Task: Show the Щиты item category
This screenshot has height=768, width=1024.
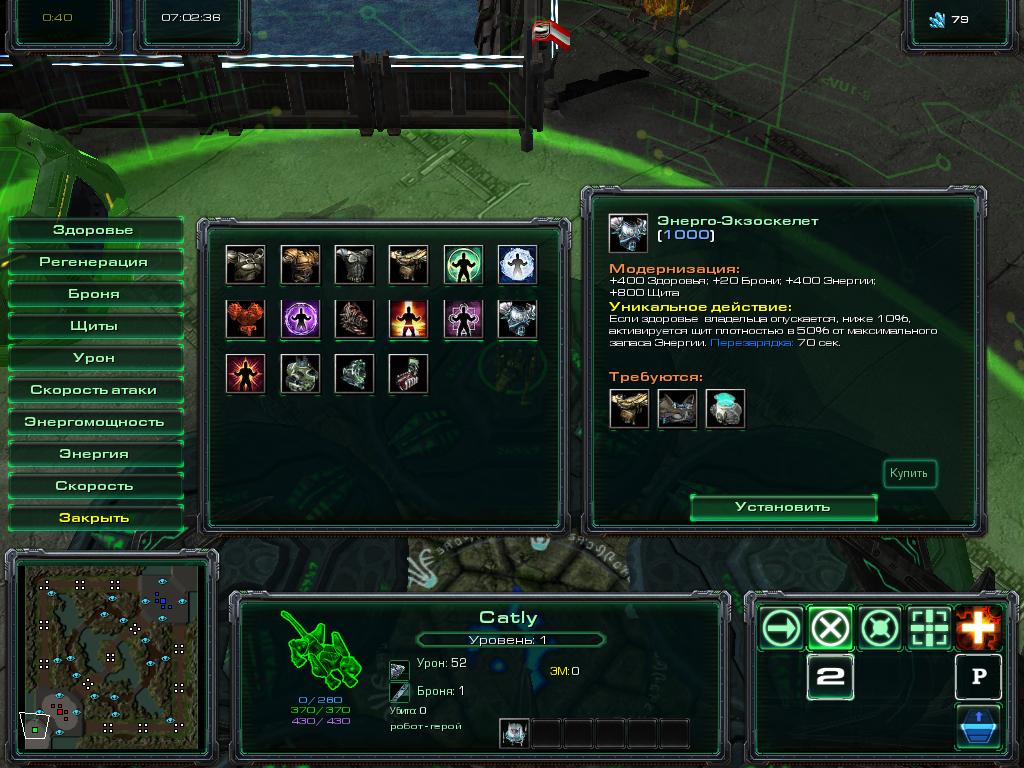Action: [94, 326]
